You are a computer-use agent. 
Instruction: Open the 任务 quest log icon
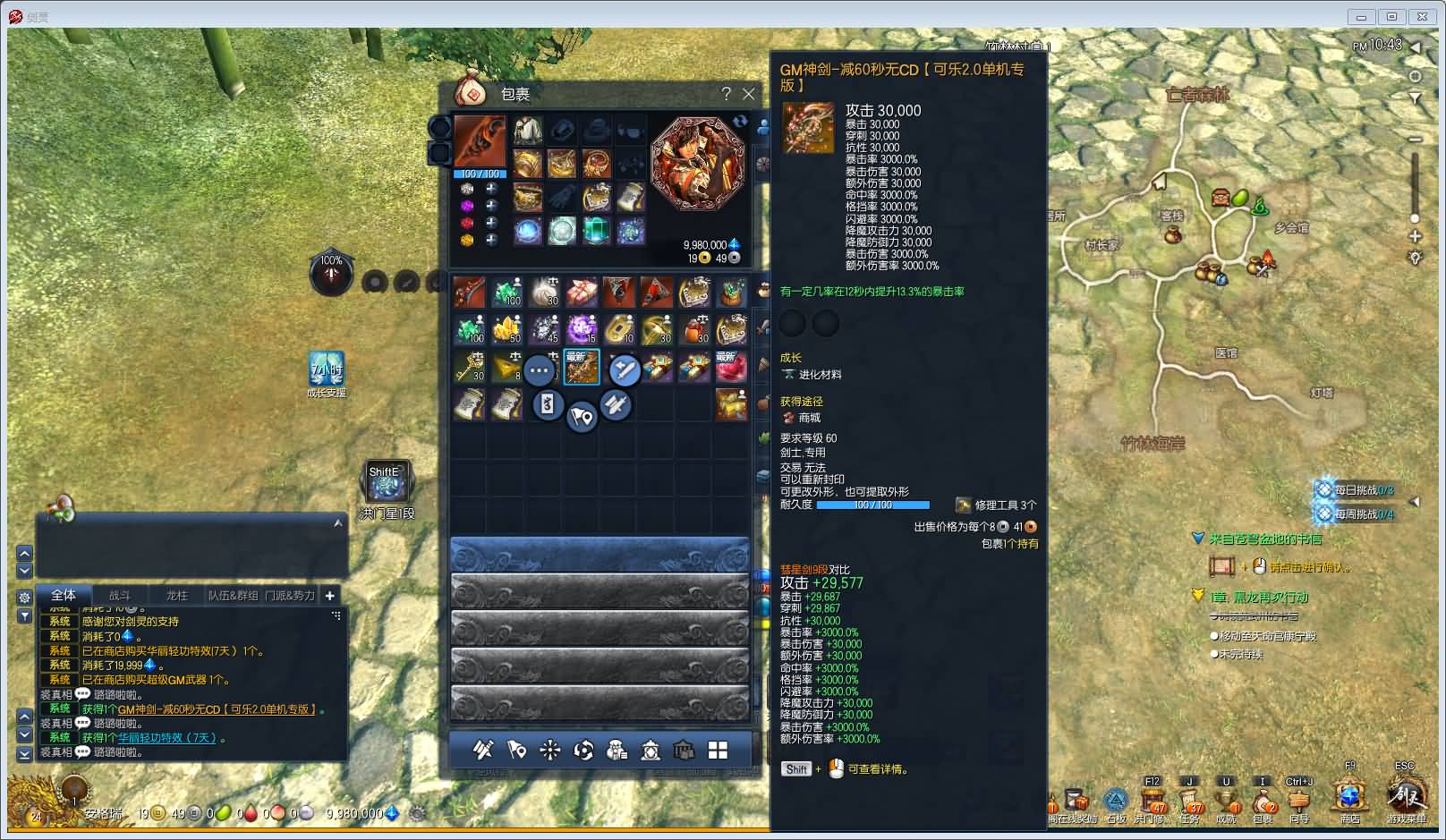click(1189, 801)
